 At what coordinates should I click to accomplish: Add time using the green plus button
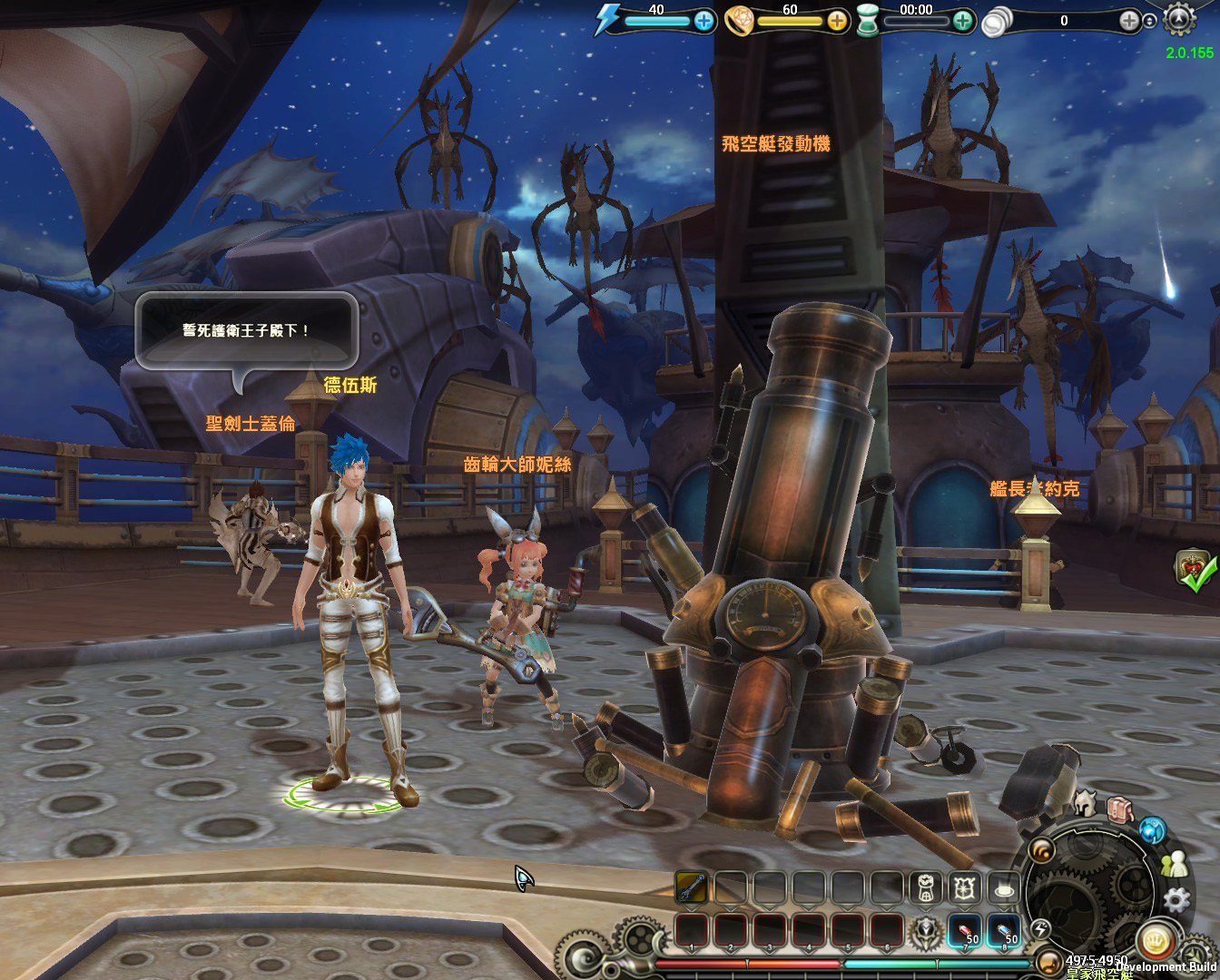[x=963, y=21]
